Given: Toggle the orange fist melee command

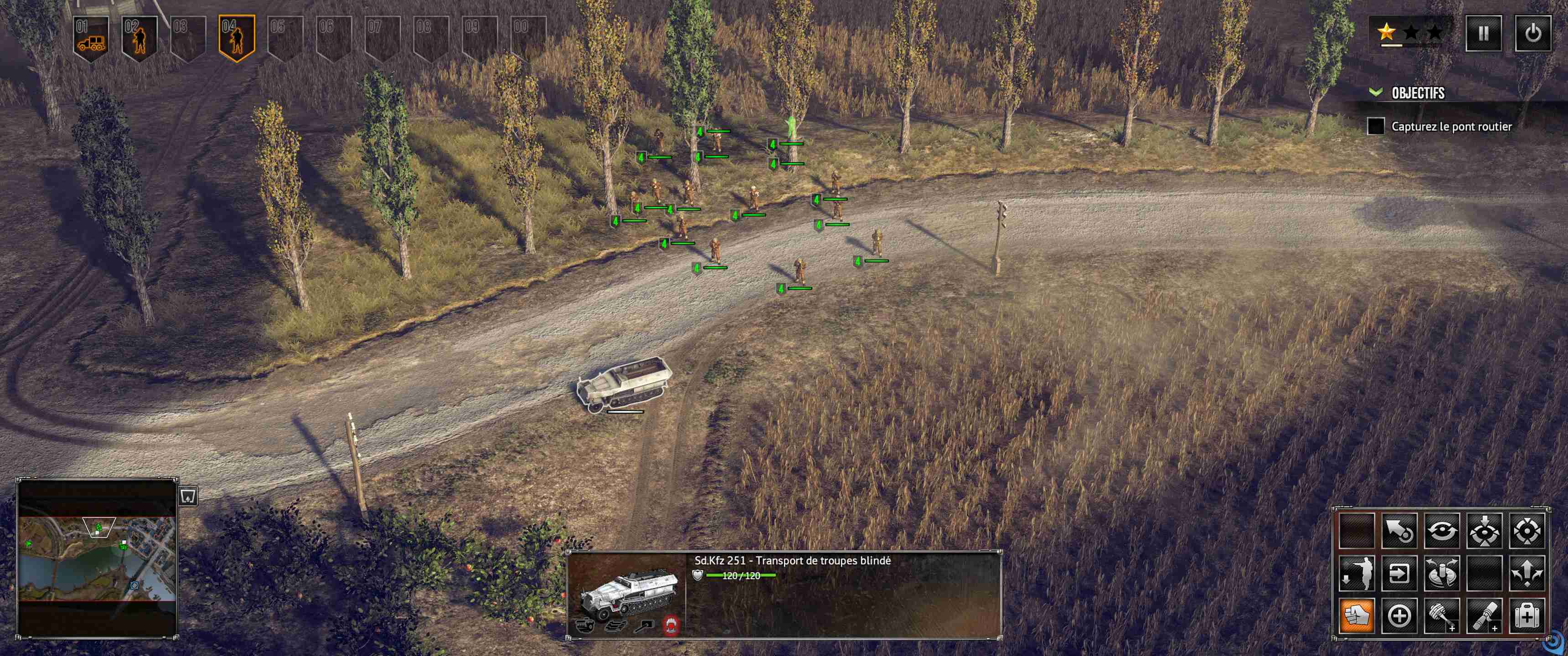Looking at the screenshot, I should pyautogui.click(x=1357, y=616).
